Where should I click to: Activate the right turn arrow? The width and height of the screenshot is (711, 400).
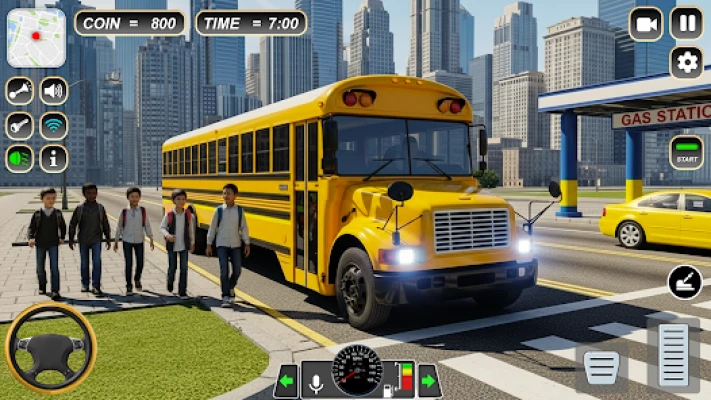coord(430,381)
